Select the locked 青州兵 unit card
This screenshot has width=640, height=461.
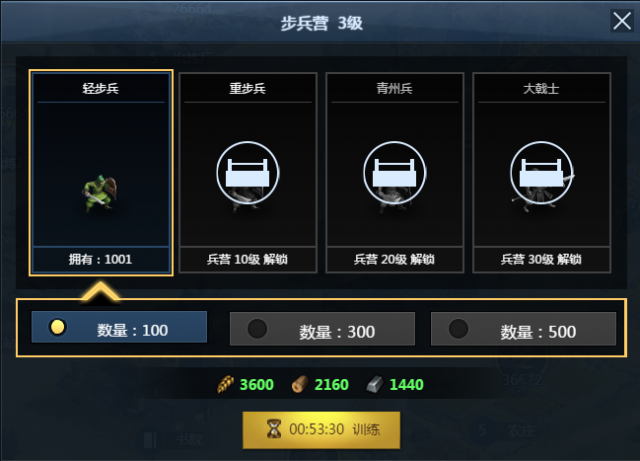(x=395, y=173)
